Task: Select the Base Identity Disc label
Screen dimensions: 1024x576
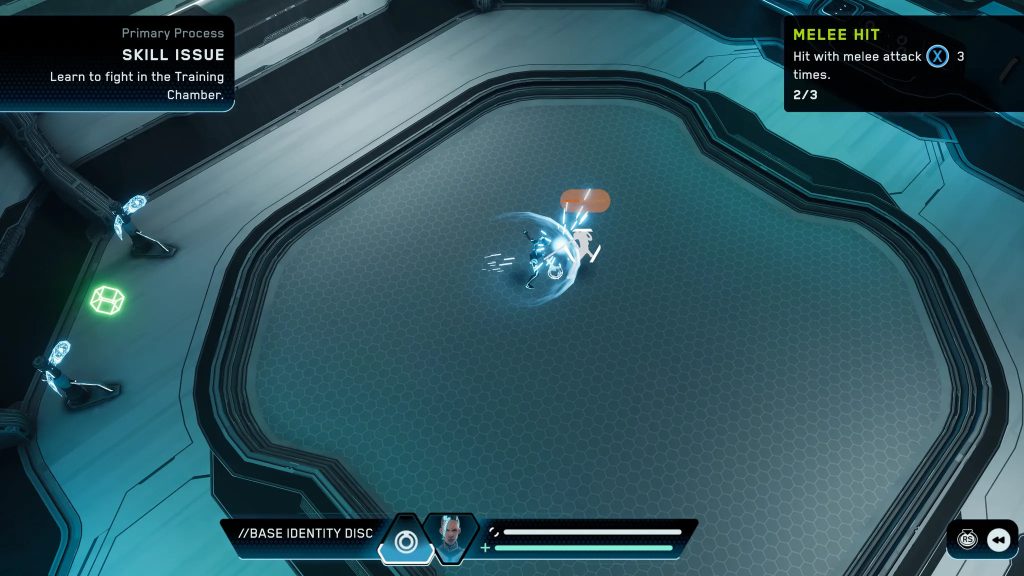Action: tap(305, 534)
